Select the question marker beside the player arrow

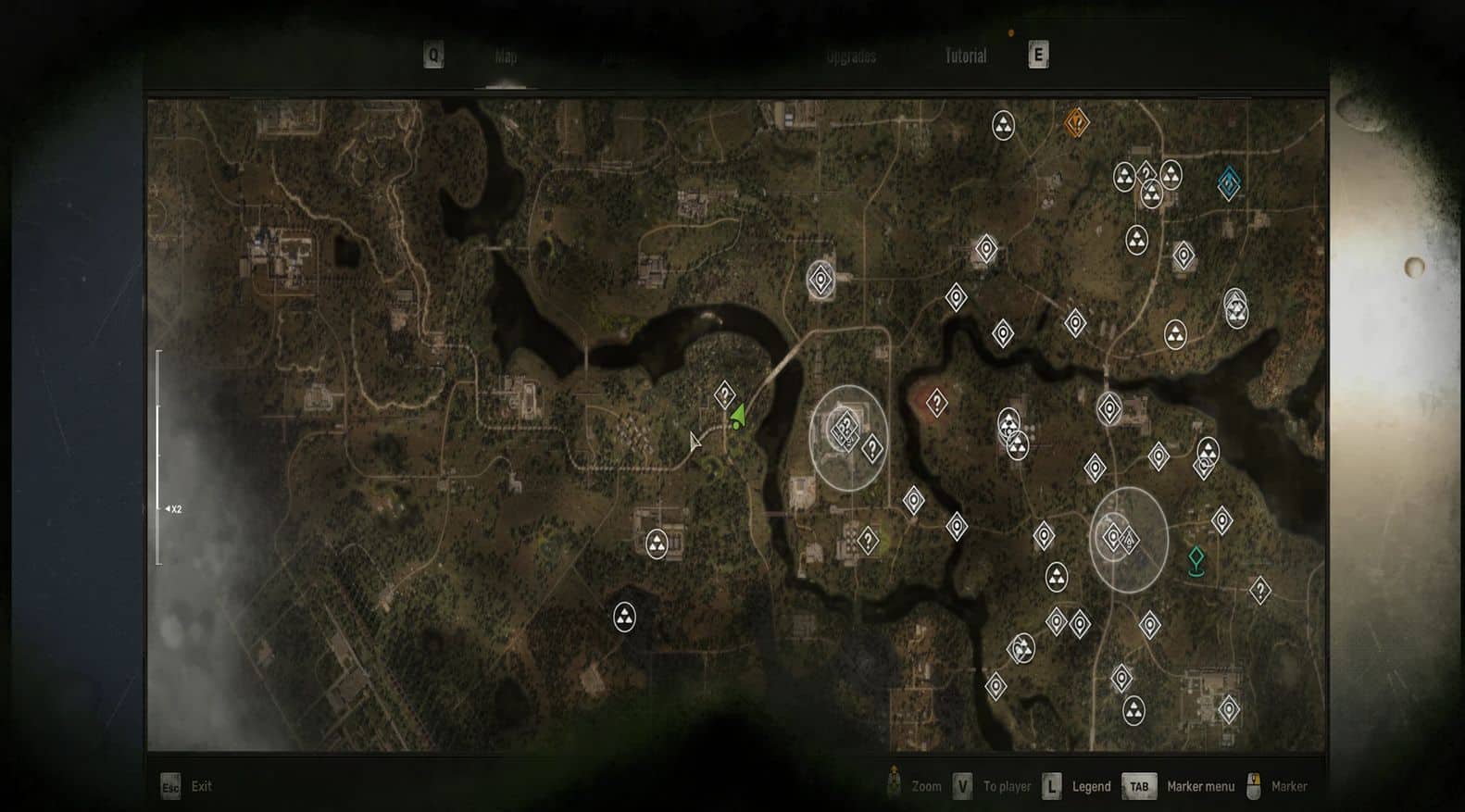click(724, 395)
